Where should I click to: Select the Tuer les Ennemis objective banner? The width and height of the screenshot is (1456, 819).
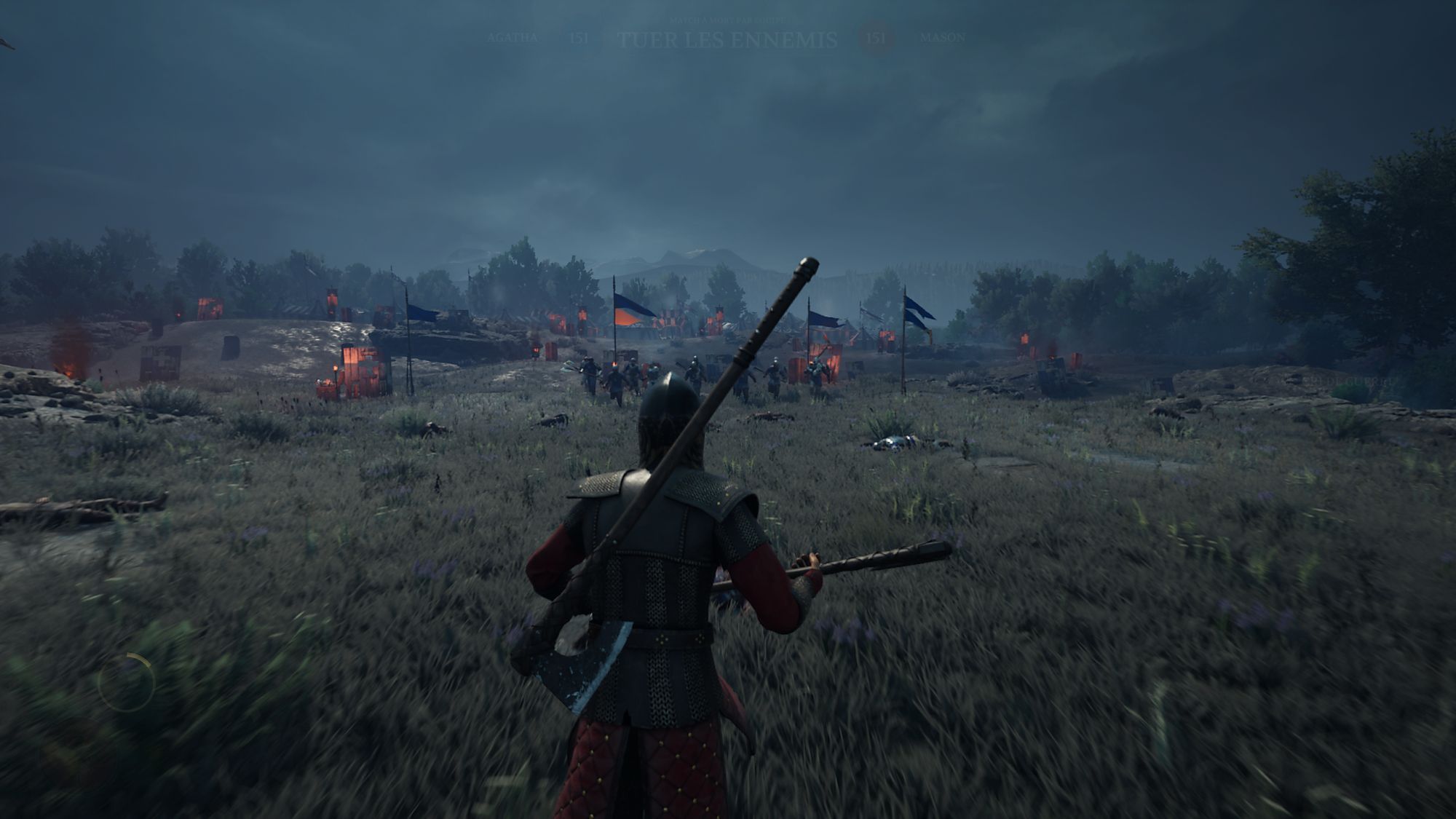[727, 40]
